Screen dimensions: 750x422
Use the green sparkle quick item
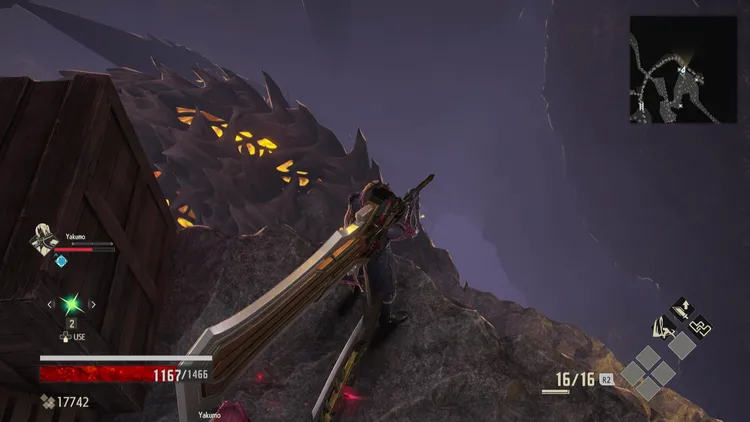coord(71,304)
